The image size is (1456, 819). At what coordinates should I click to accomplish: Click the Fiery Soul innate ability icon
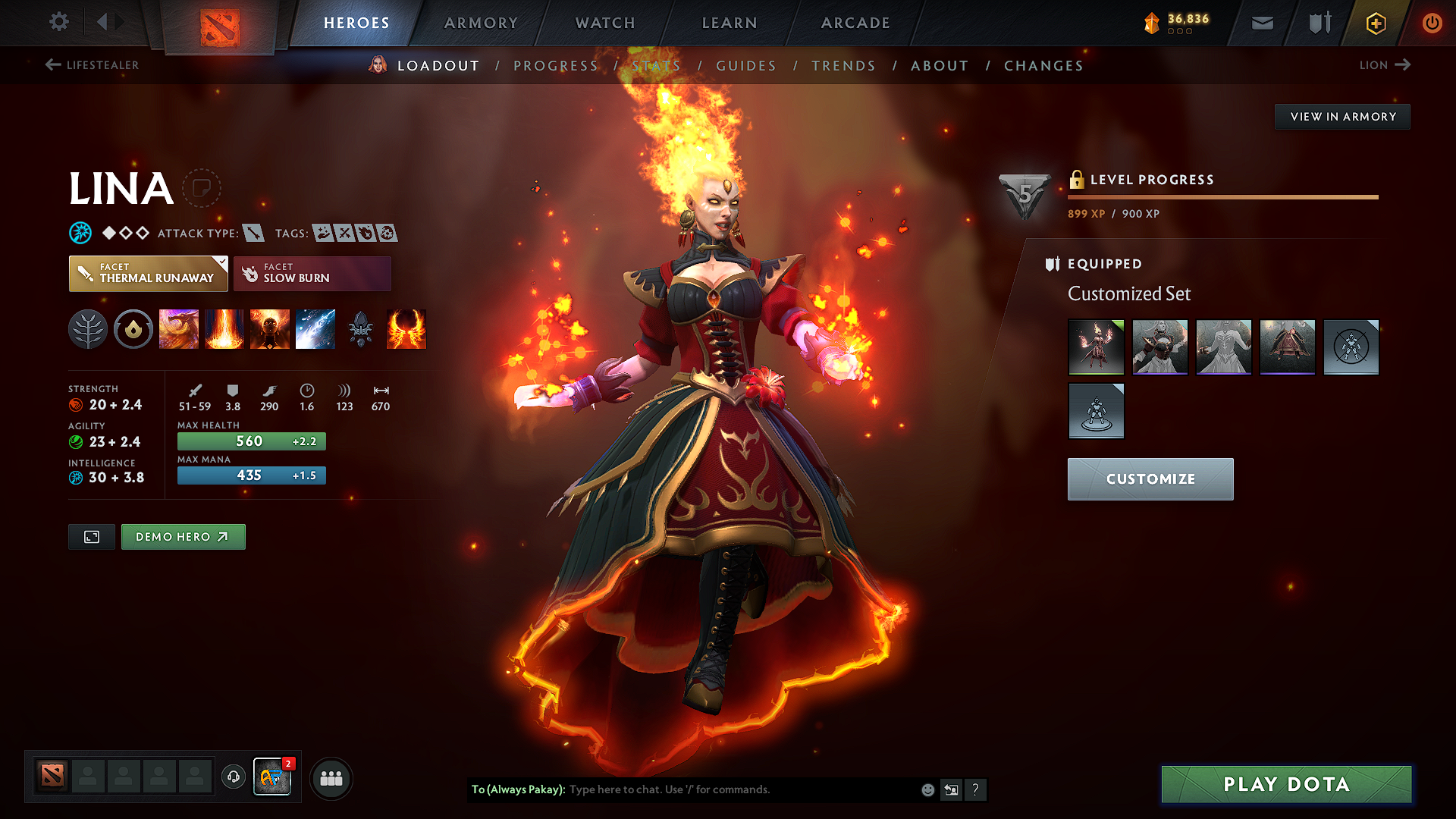coord(270,329)
